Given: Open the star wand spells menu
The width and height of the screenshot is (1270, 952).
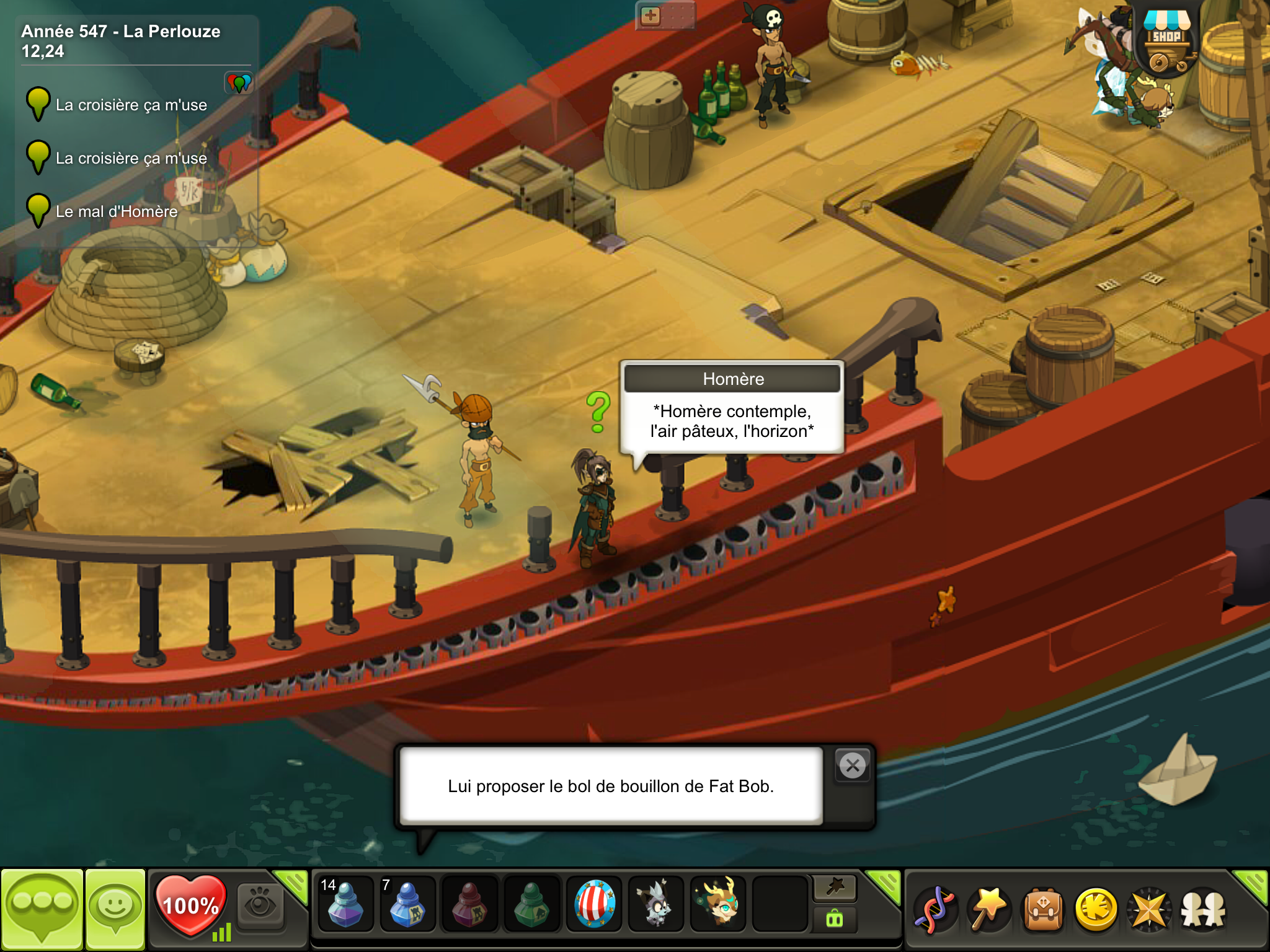Looking at the screenshot, I should point(989,910).
